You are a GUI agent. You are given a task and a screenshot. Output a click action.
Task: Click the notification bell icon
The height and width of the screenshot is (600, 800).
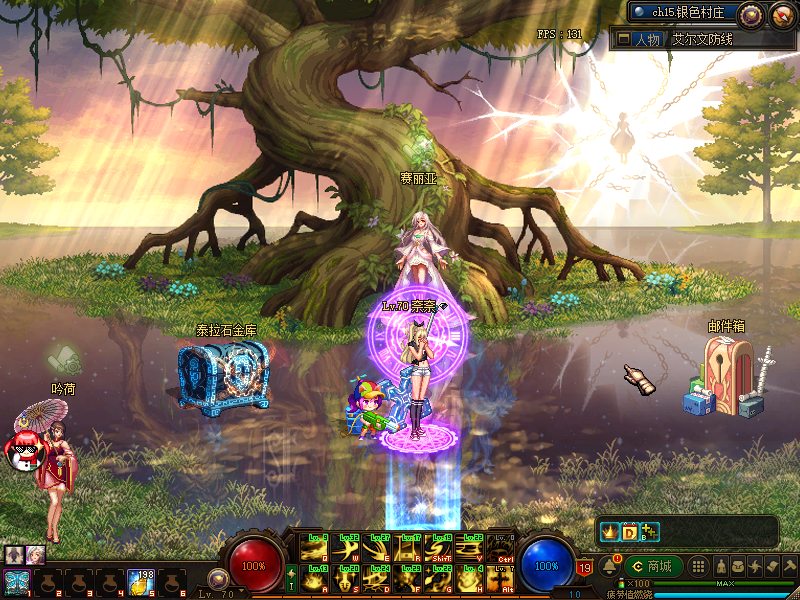click(608, 566)
